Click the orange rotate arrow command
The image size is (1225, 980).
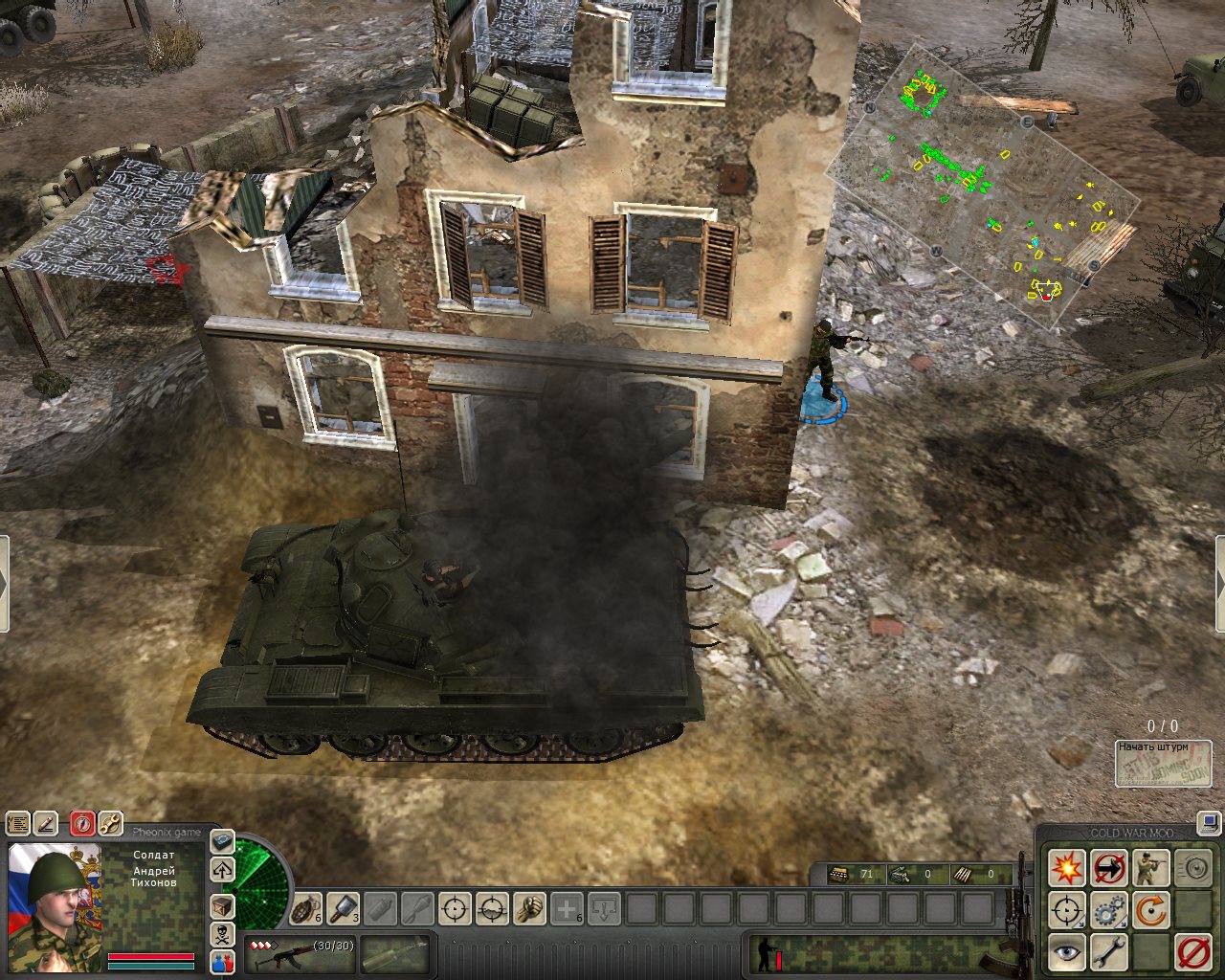pyautogui.click(x=1150, y=910)
